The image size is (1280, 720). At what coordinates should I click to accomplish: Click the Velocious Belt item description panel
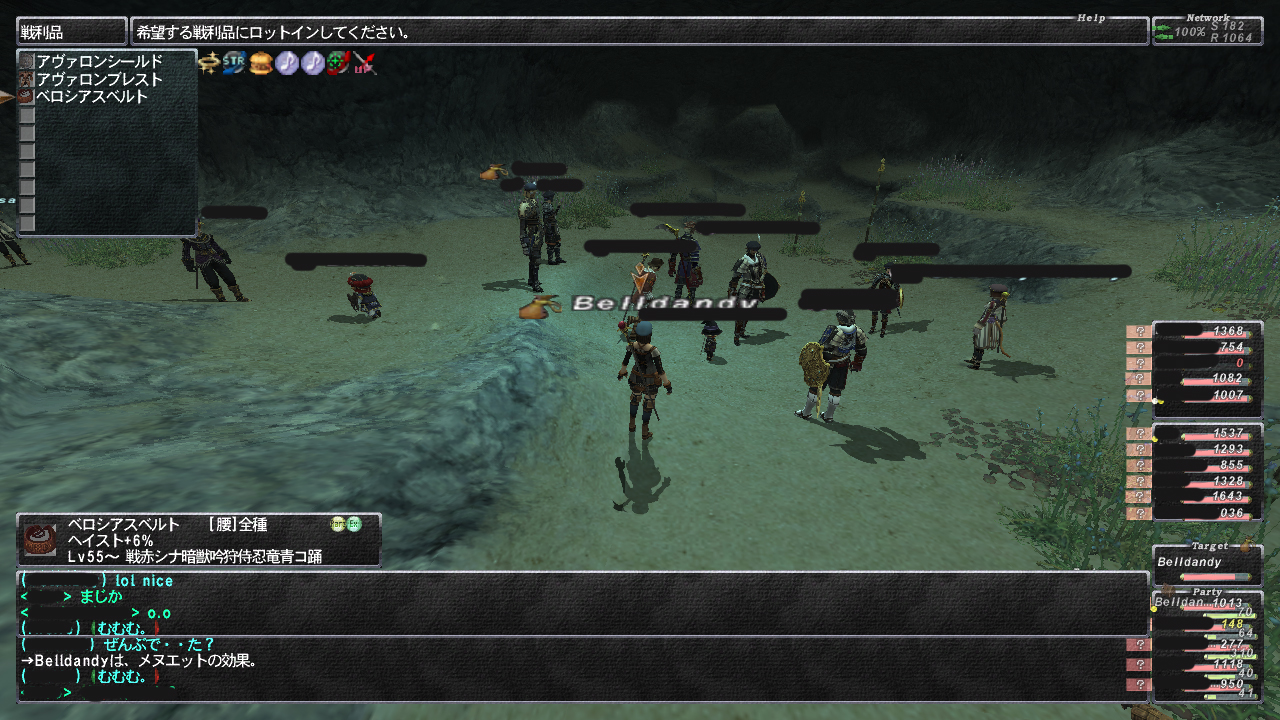[x=198, y=540]
